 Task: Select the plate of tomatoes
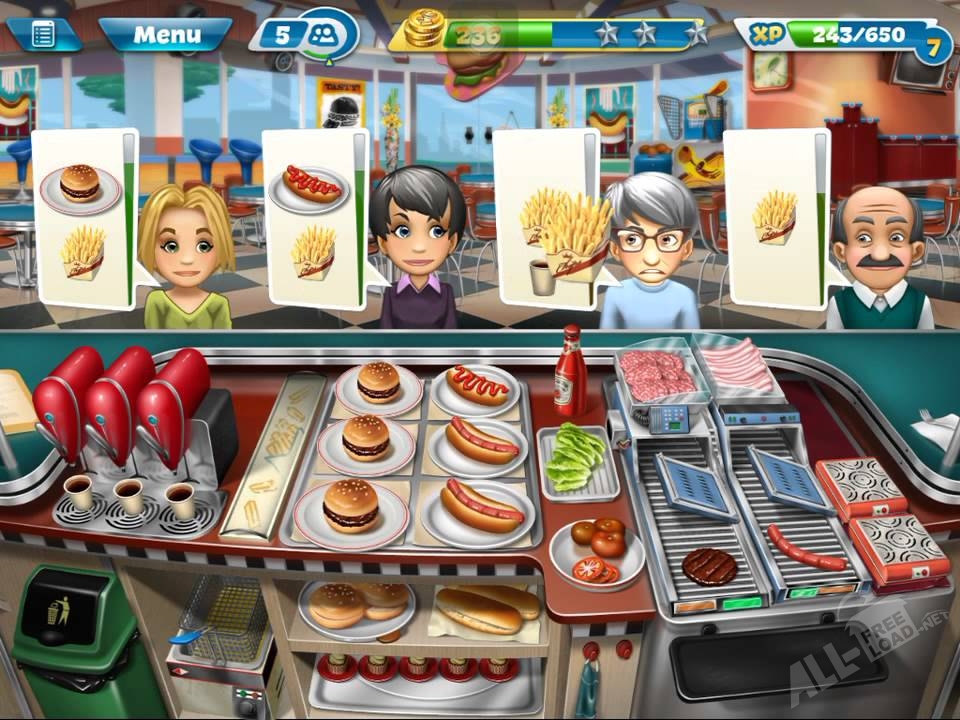click(597, 549)
